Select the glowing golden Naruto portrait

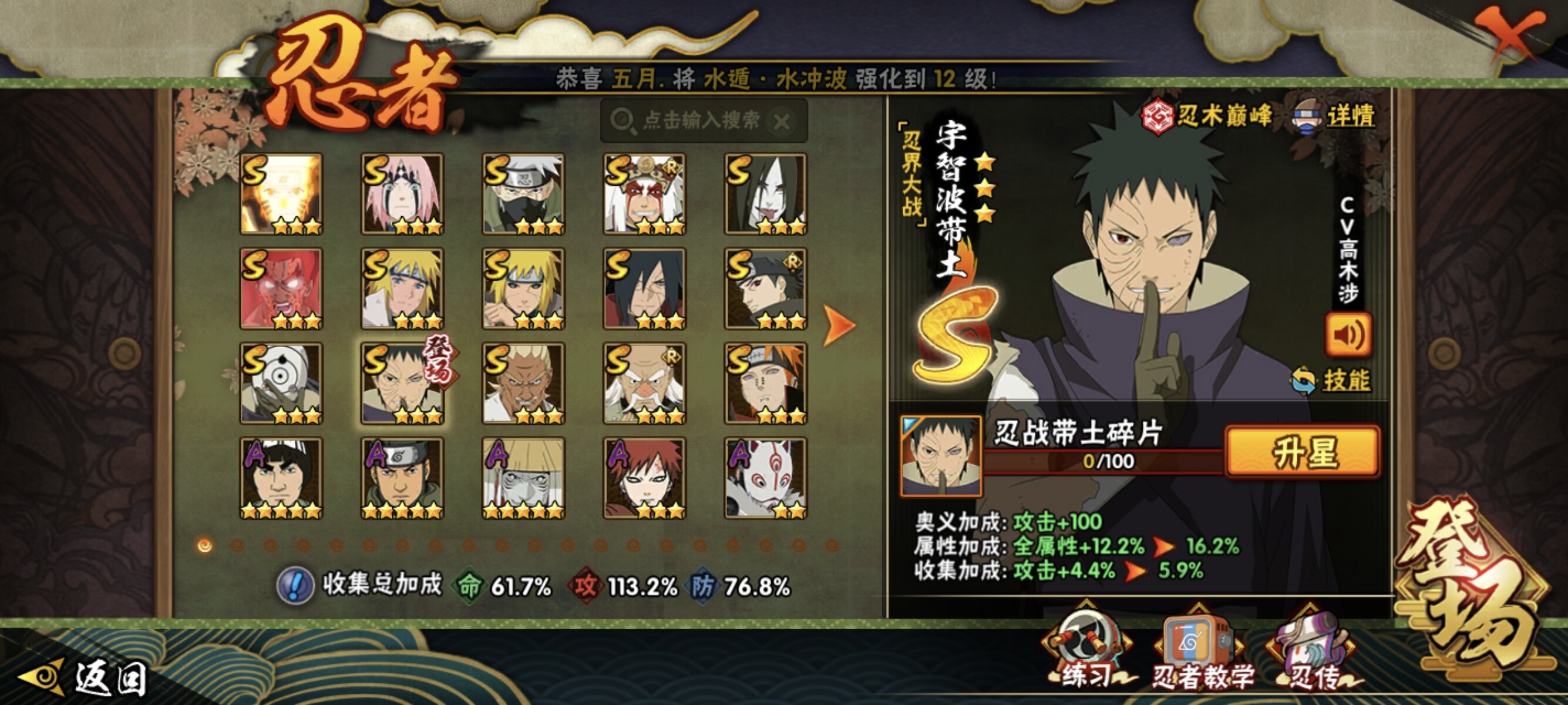pyautogui.click(x=281, y=194)
